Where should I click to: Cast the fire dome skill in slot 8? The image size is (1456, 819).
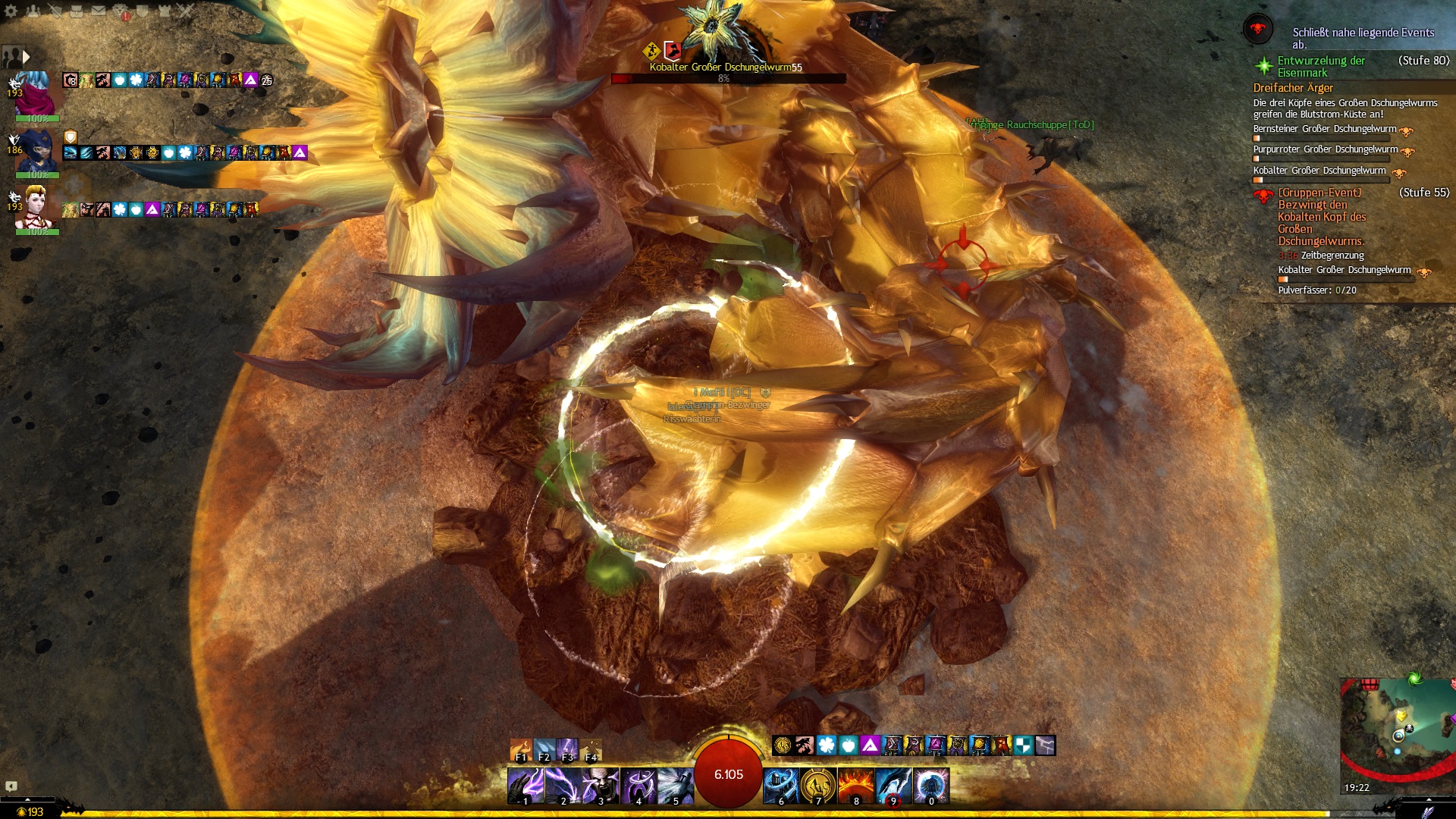[856, 786]
